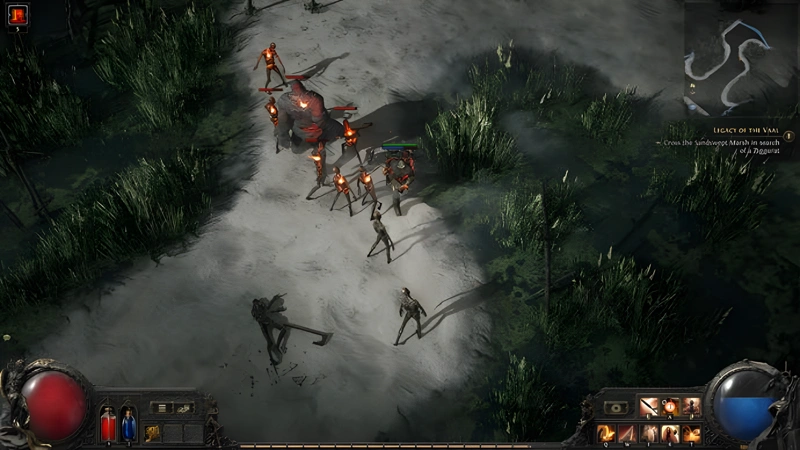Viewport: 800px width, 450px height.
Task: Open the minimap in the corner
Action: point(740,58)
